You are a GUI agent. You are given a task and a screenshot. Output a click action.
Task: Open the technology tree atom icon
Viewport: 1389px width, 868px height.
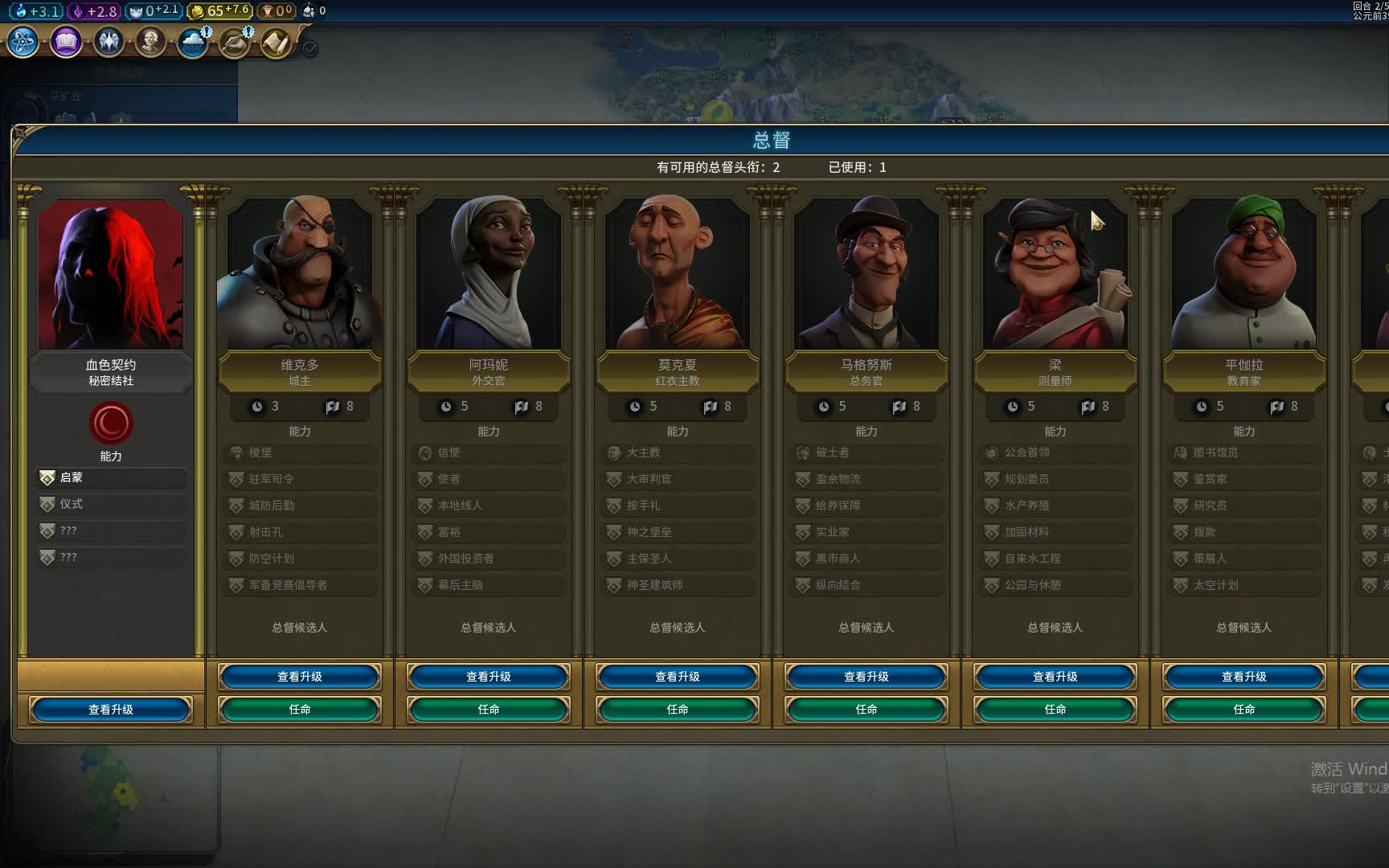coord(23,42)
